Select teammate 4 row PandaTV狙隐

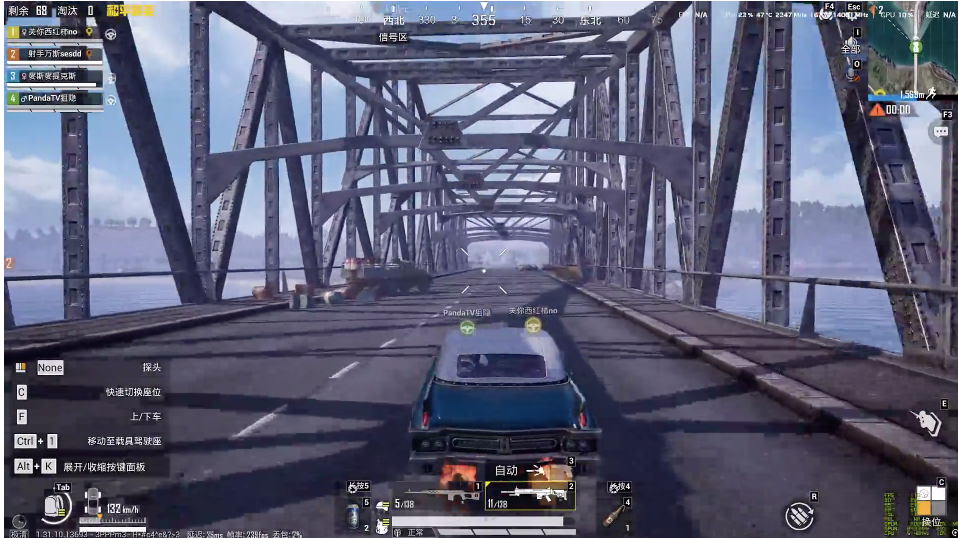coord(55,98)
